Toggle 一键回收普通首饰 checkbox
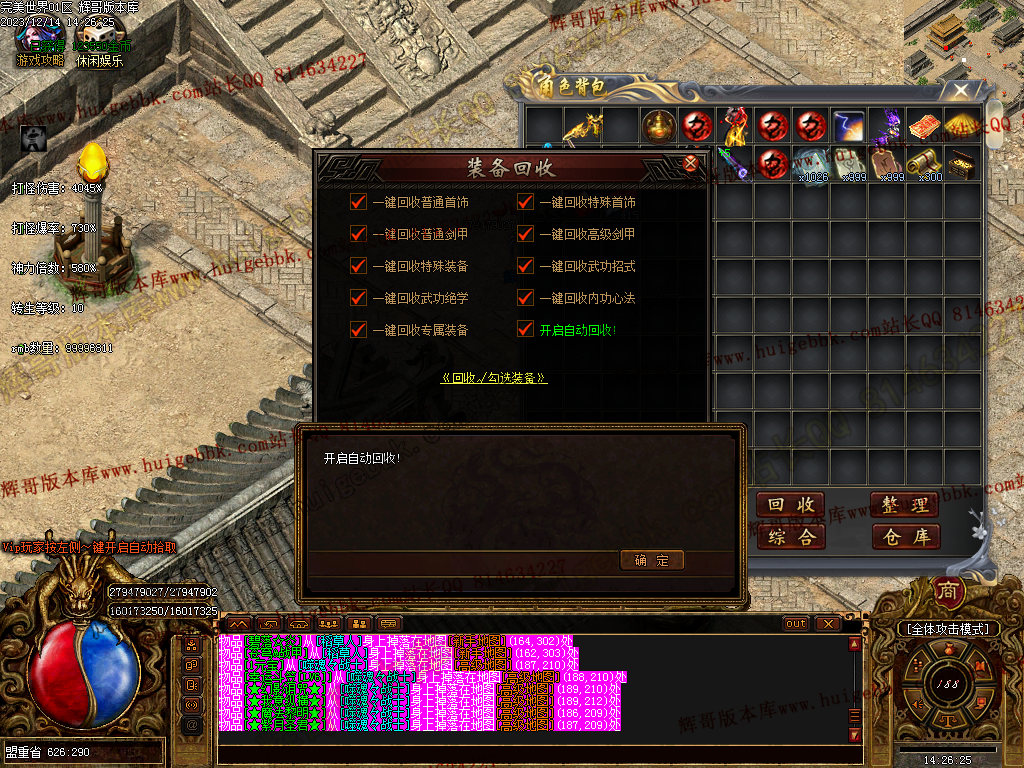1024x768 pixels. click(359, 202)
